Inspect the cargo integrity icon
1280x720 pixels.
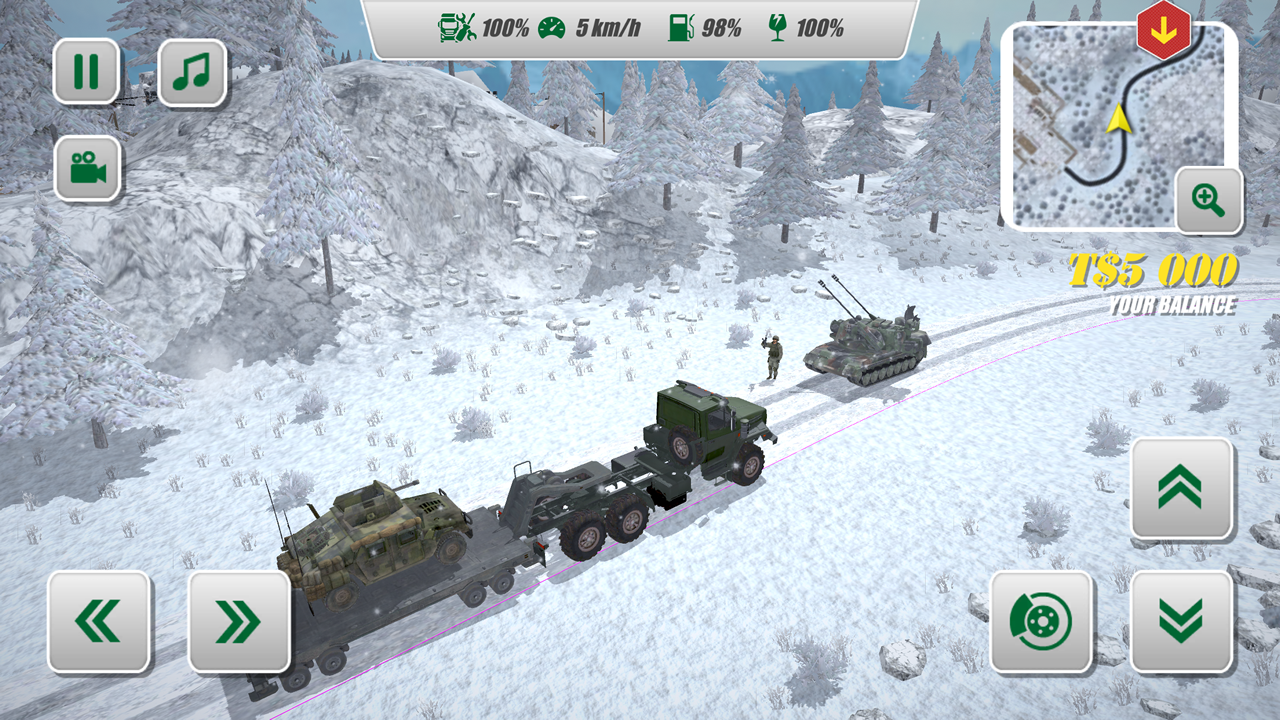coord(777,28)
